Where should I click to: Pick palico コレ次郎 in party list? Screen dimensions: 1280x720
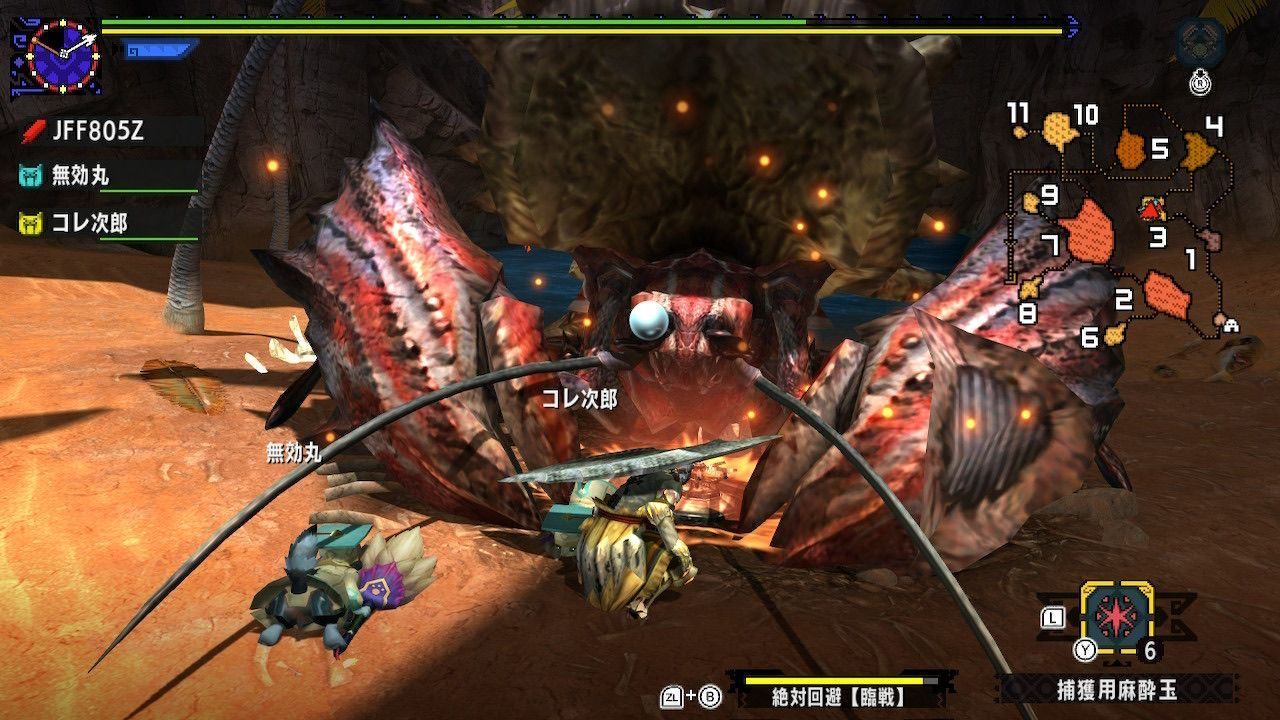(x=90, y=222)
